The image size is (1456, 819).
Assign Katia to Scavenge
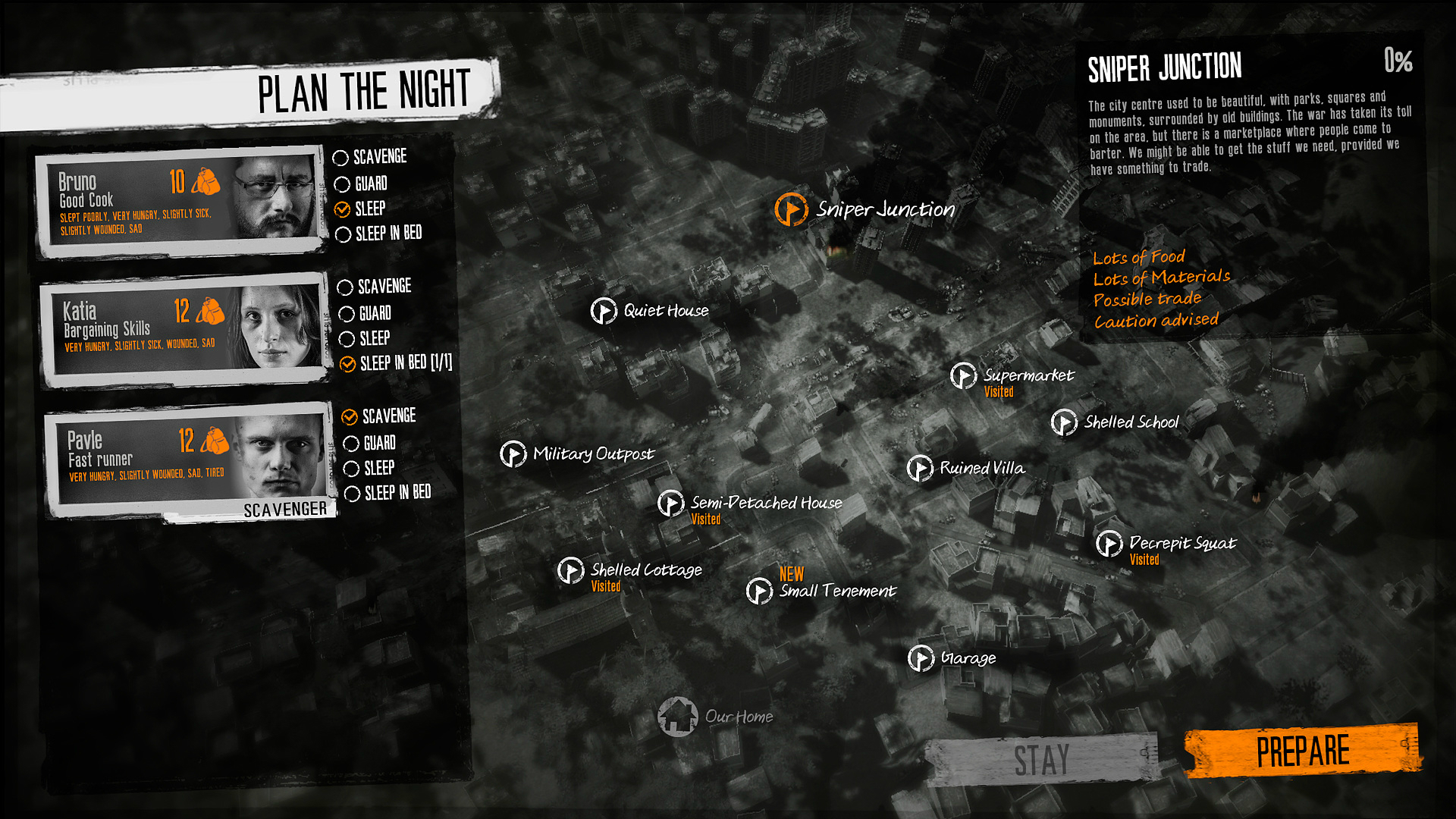click(x=345, y=287)
